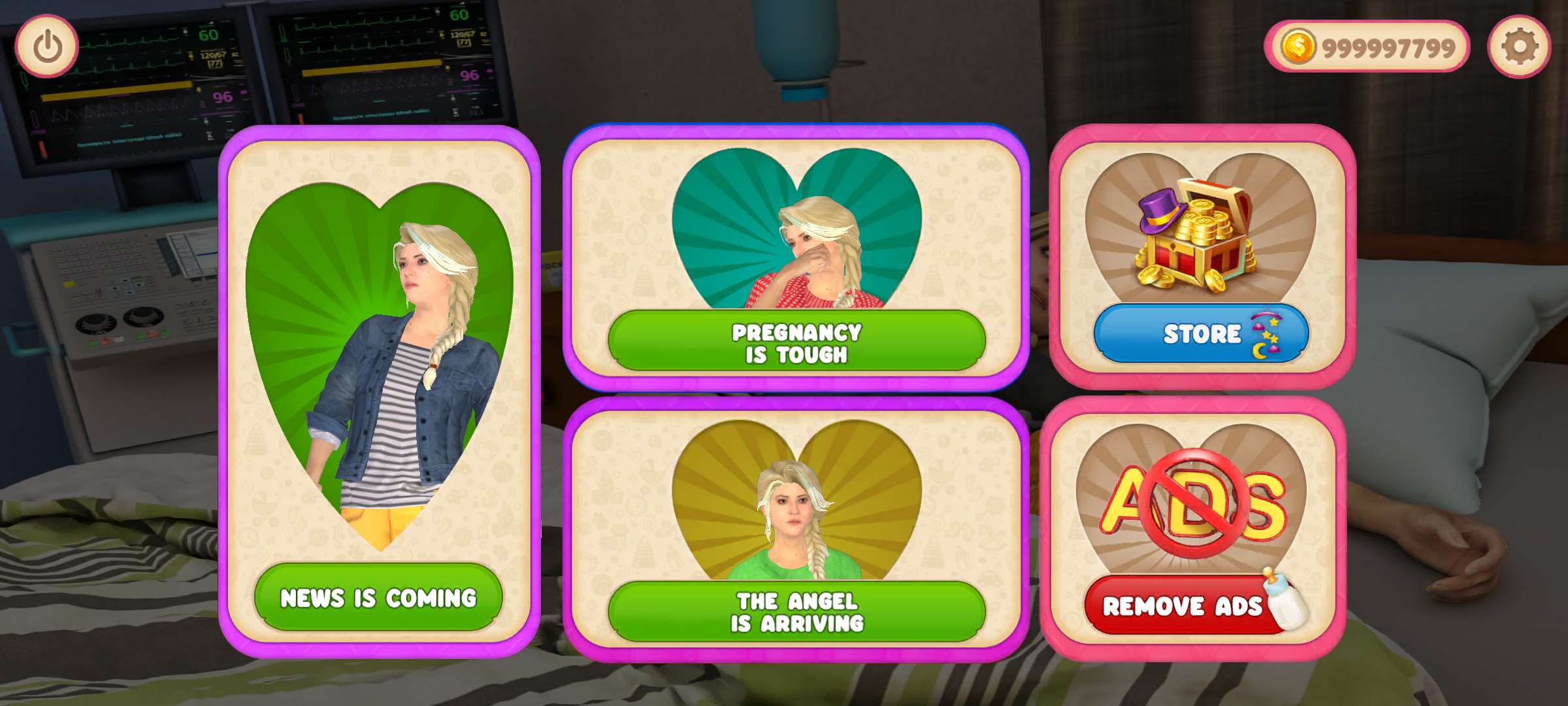Choose The Angel Is Arriving level
The height and width of the screenshot is (706, 1568).
pos(796,612)
